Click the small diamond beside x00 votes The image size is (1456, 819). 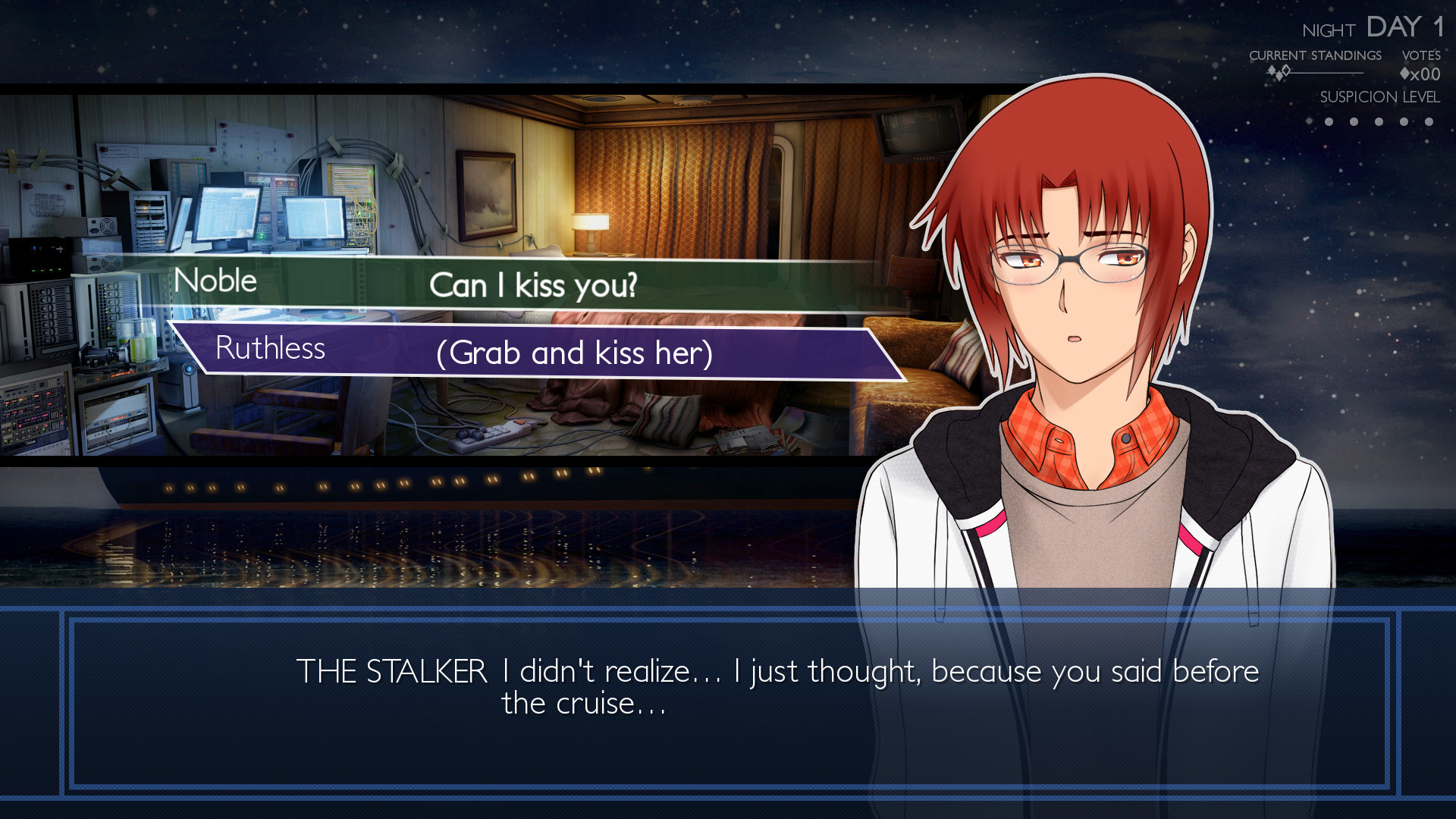pyautogui.click(x=1405, y=74)
